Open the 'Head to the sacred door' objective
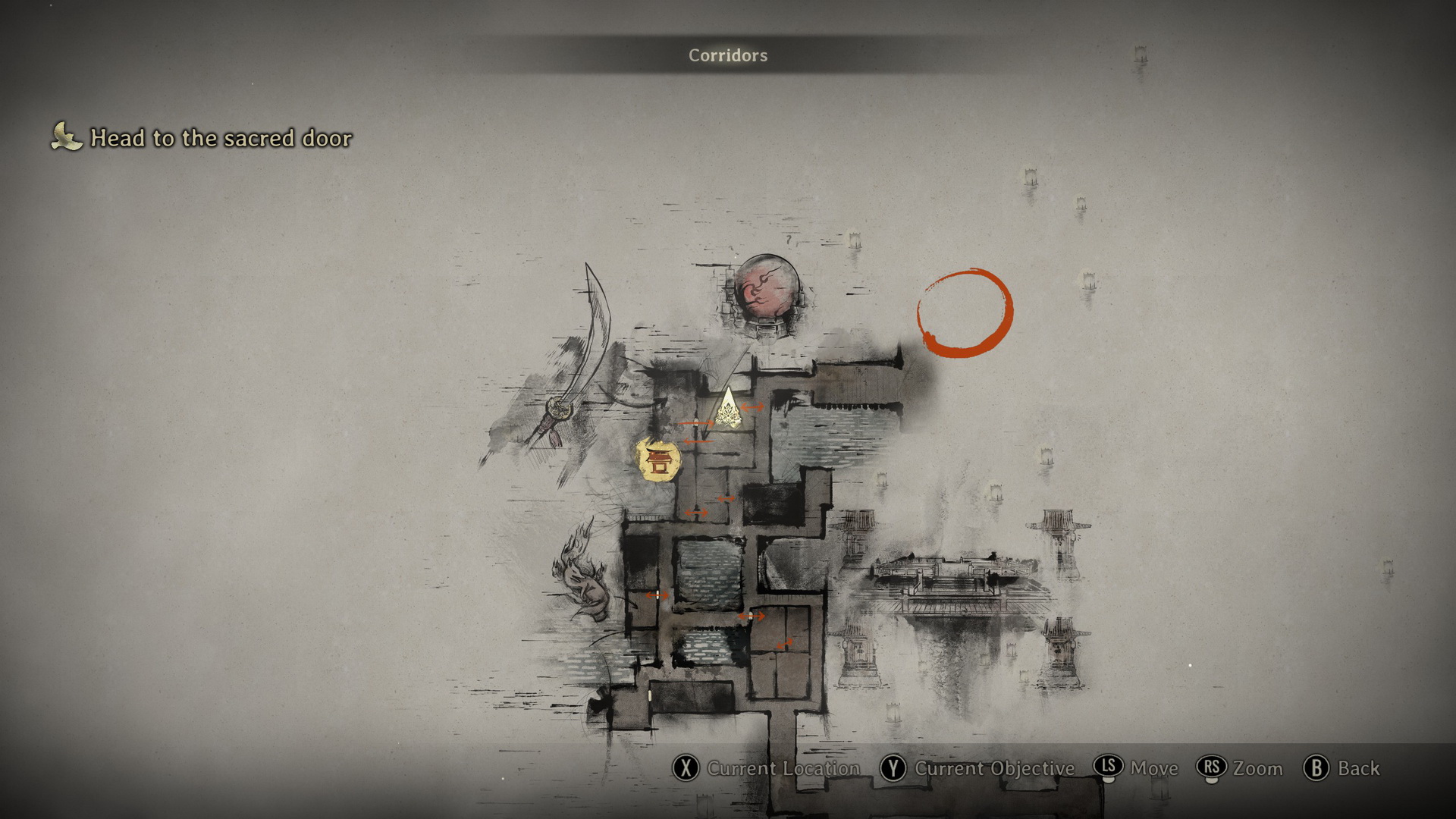The height and width of the screenshot is (819, 1456). coord(221,138)
